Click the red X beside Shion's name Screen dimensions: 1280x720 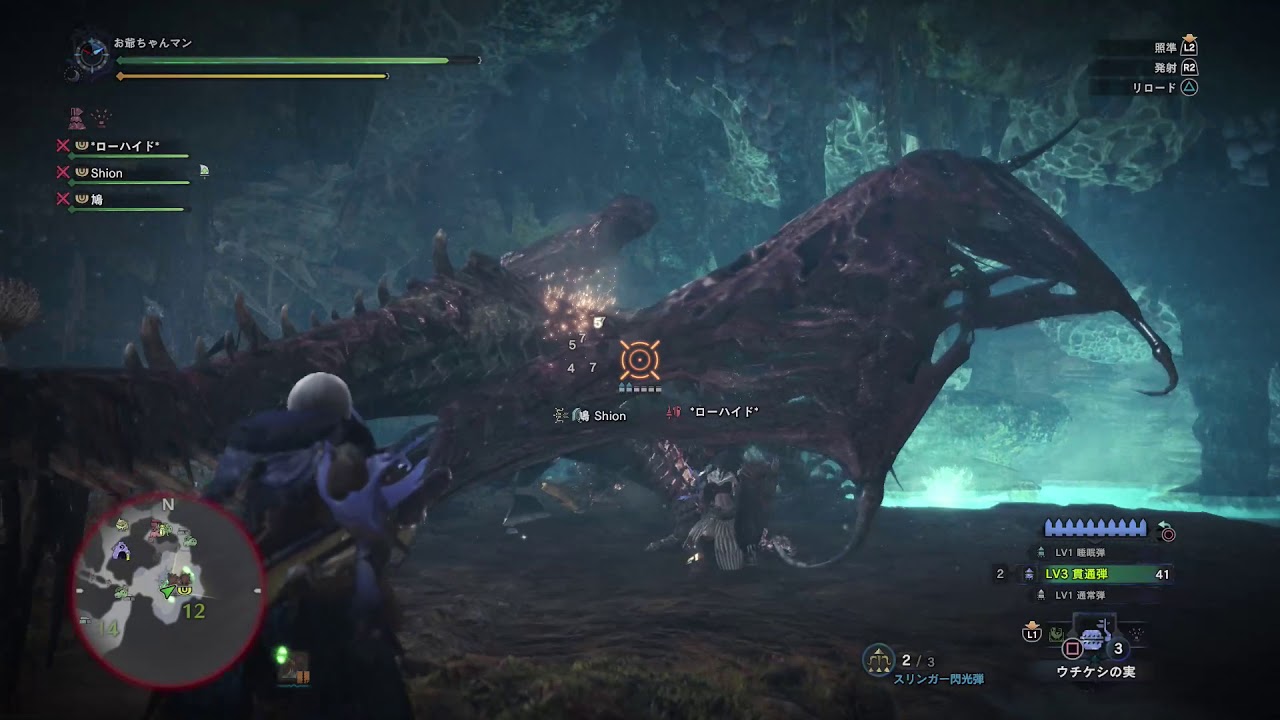[x=62, y=171]
